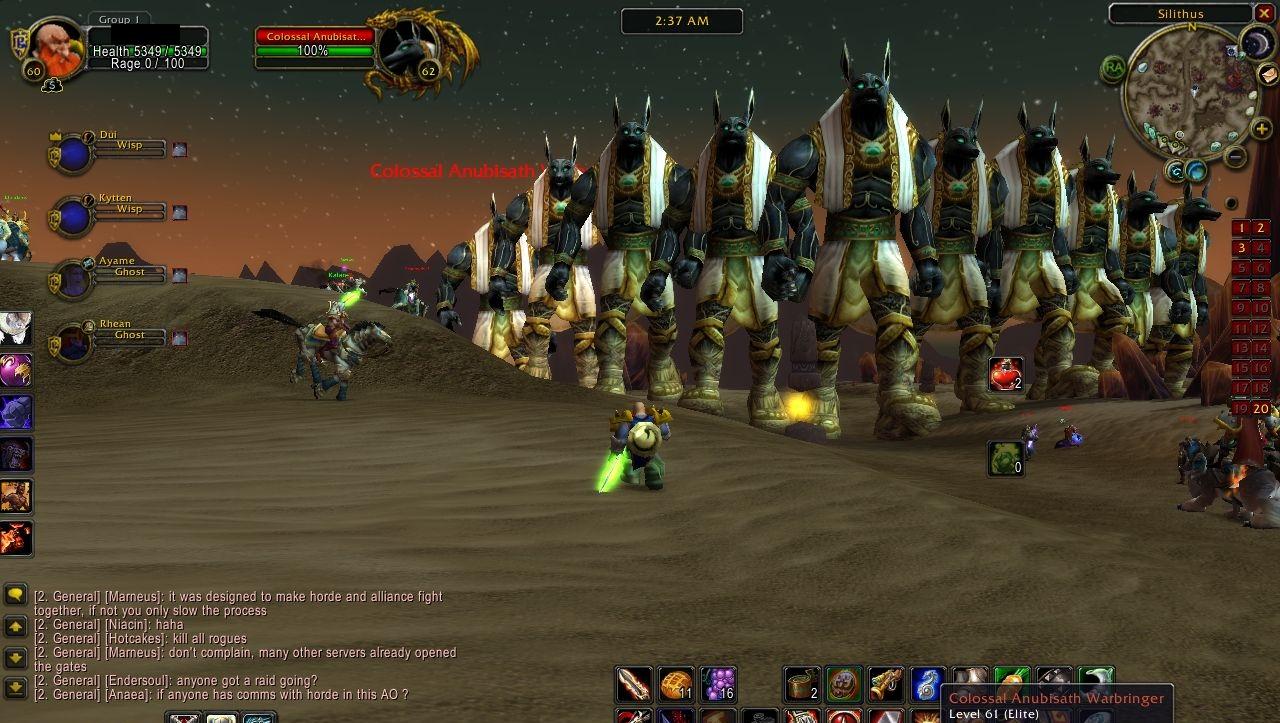Select raid group number 20
Image resolution: width=1280 pixels, height=723 pixels.
1261,408
